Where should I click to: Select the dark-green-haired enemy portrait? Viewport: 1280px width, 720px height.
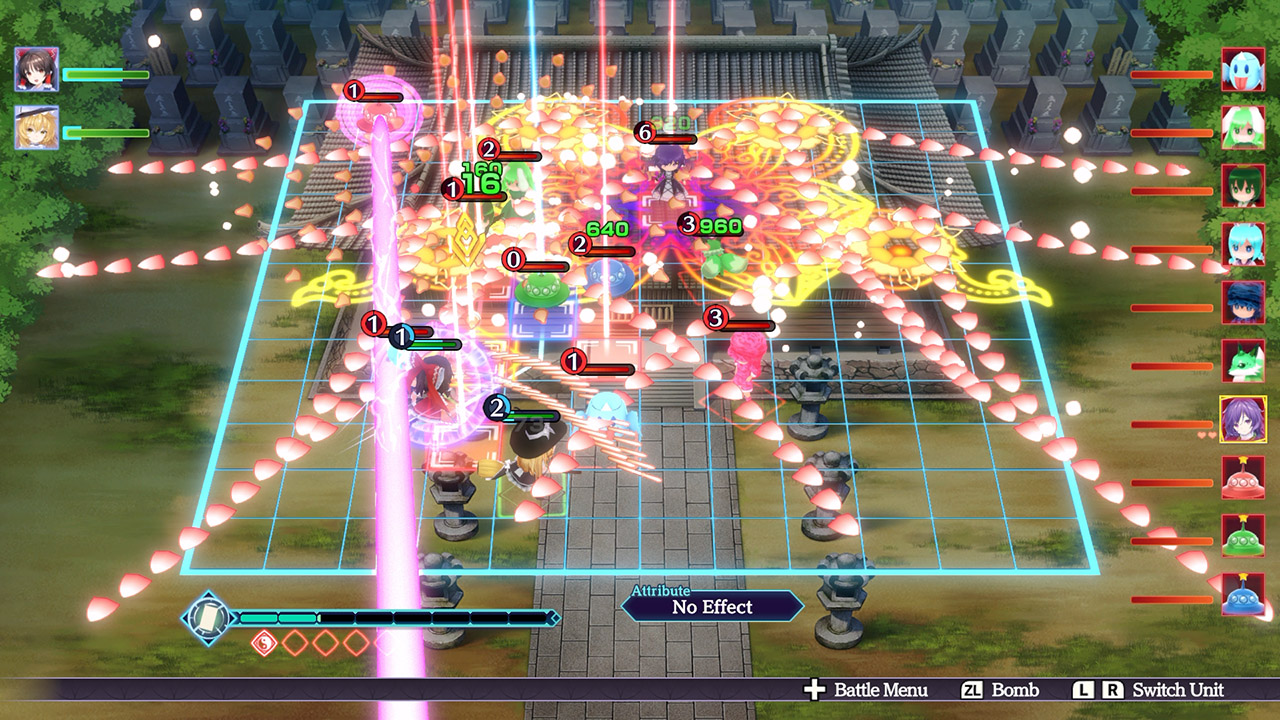click(x=1243, y=186)
